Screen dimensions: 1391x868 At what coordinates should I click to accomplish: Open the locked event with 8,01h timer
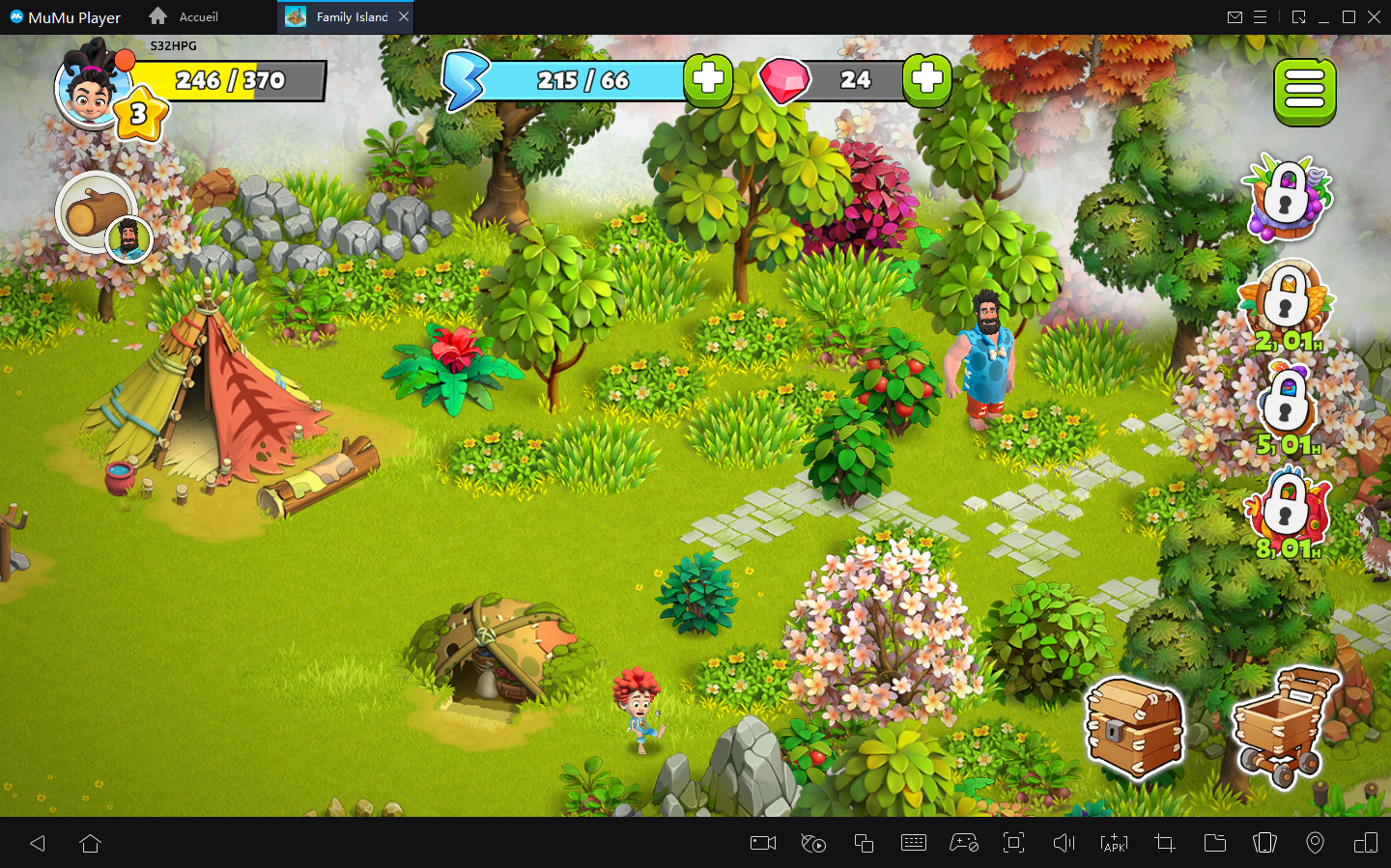[x=1288, y=510]
